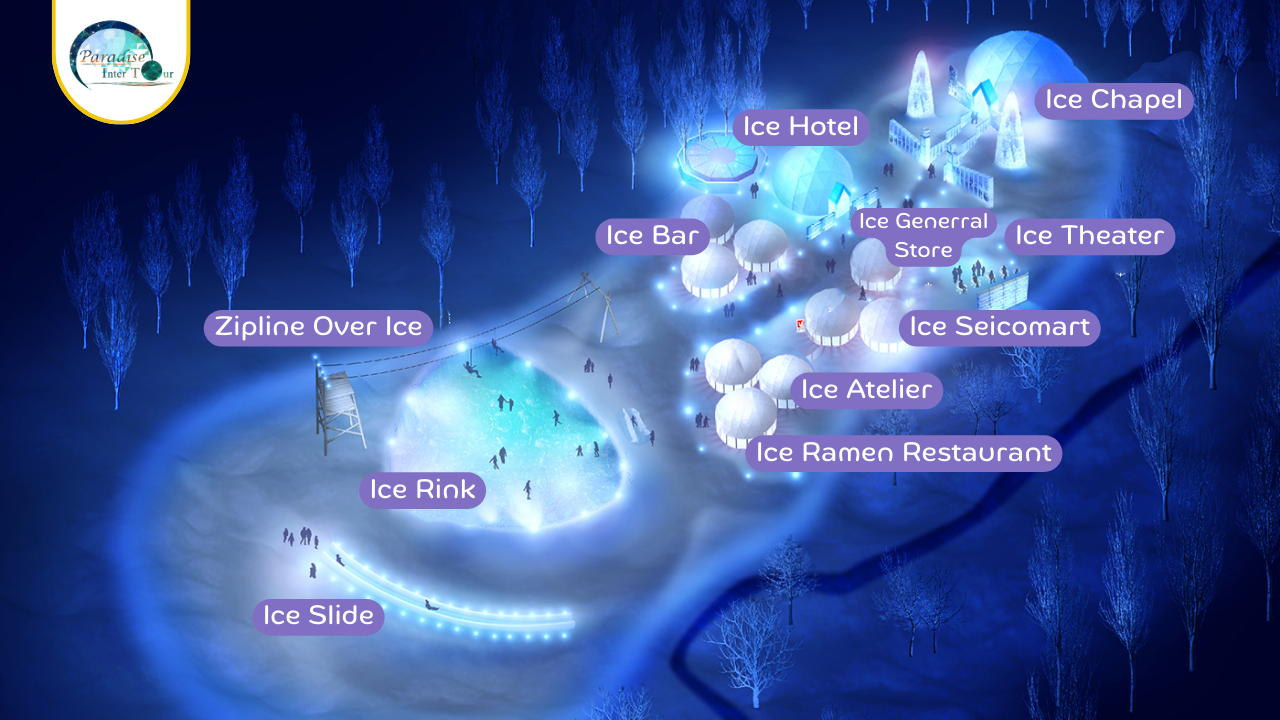This screenshot has height=720, width=1280.
Task: Open the Zipline Over Ice label
Action: [319, 327]
